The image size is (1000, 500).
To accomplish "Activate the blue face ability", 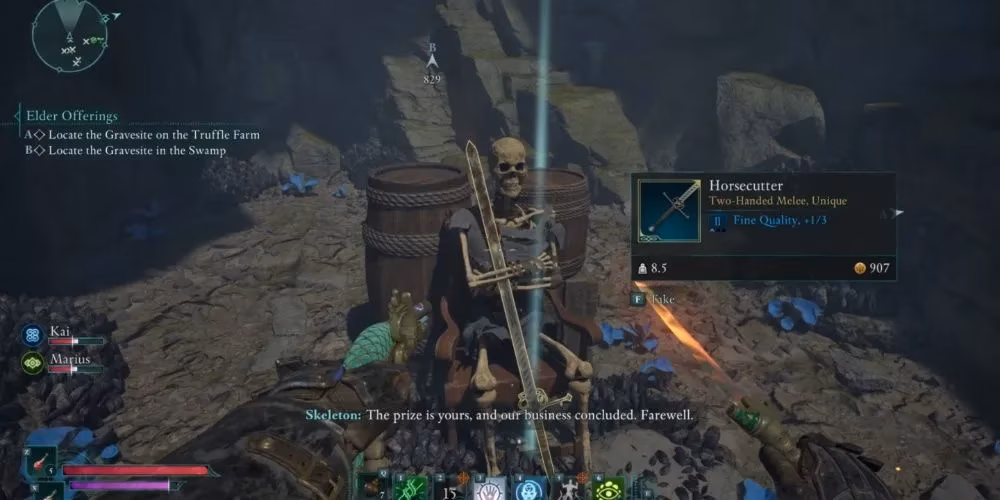I will pyautogui.click(x=531, y=486).
